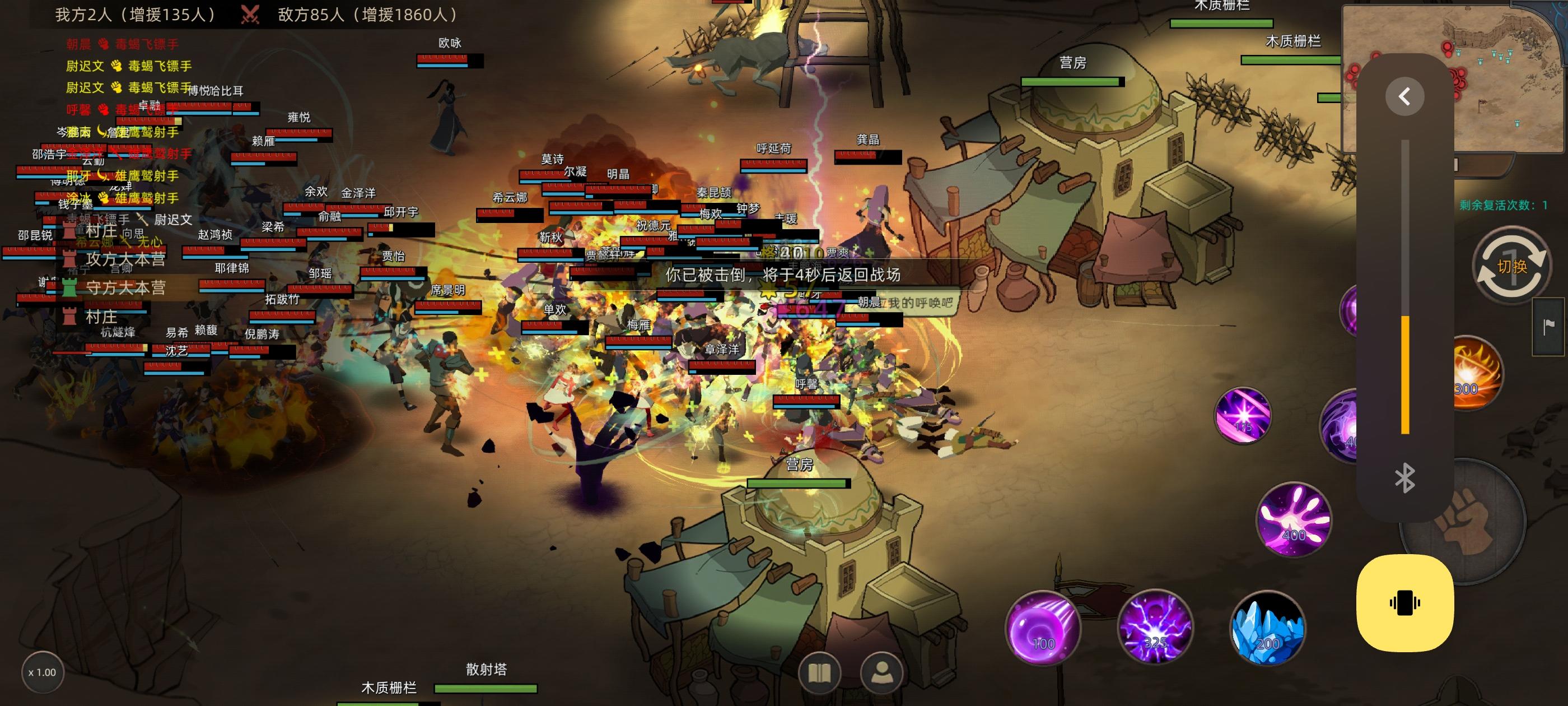Toggle the x 1.00 game speed button
Image resolution: width=1568 pixels, height=706 pixels.
[x=42, y=672]
